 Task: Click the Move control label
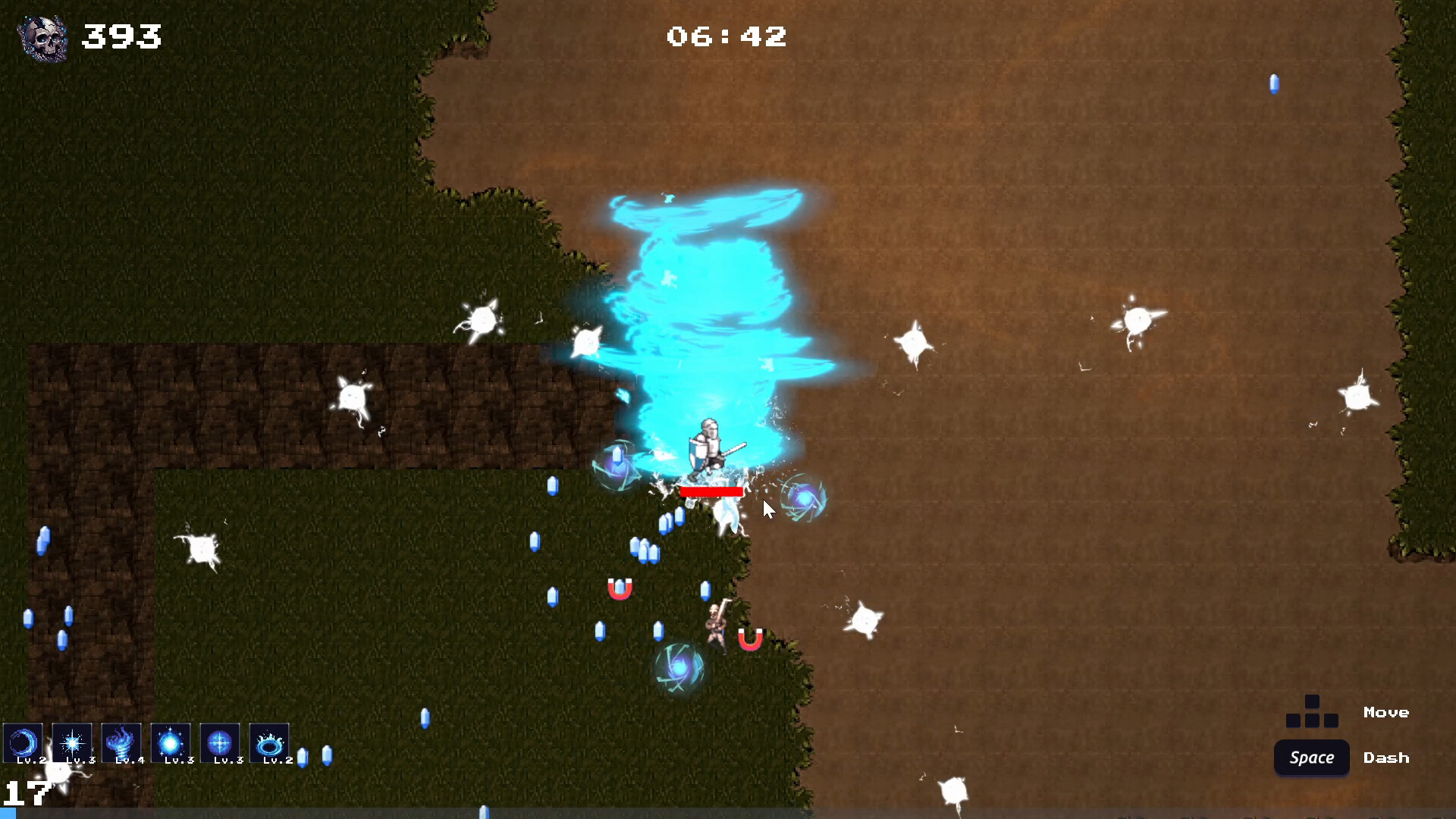click(x=1386, y=712)
